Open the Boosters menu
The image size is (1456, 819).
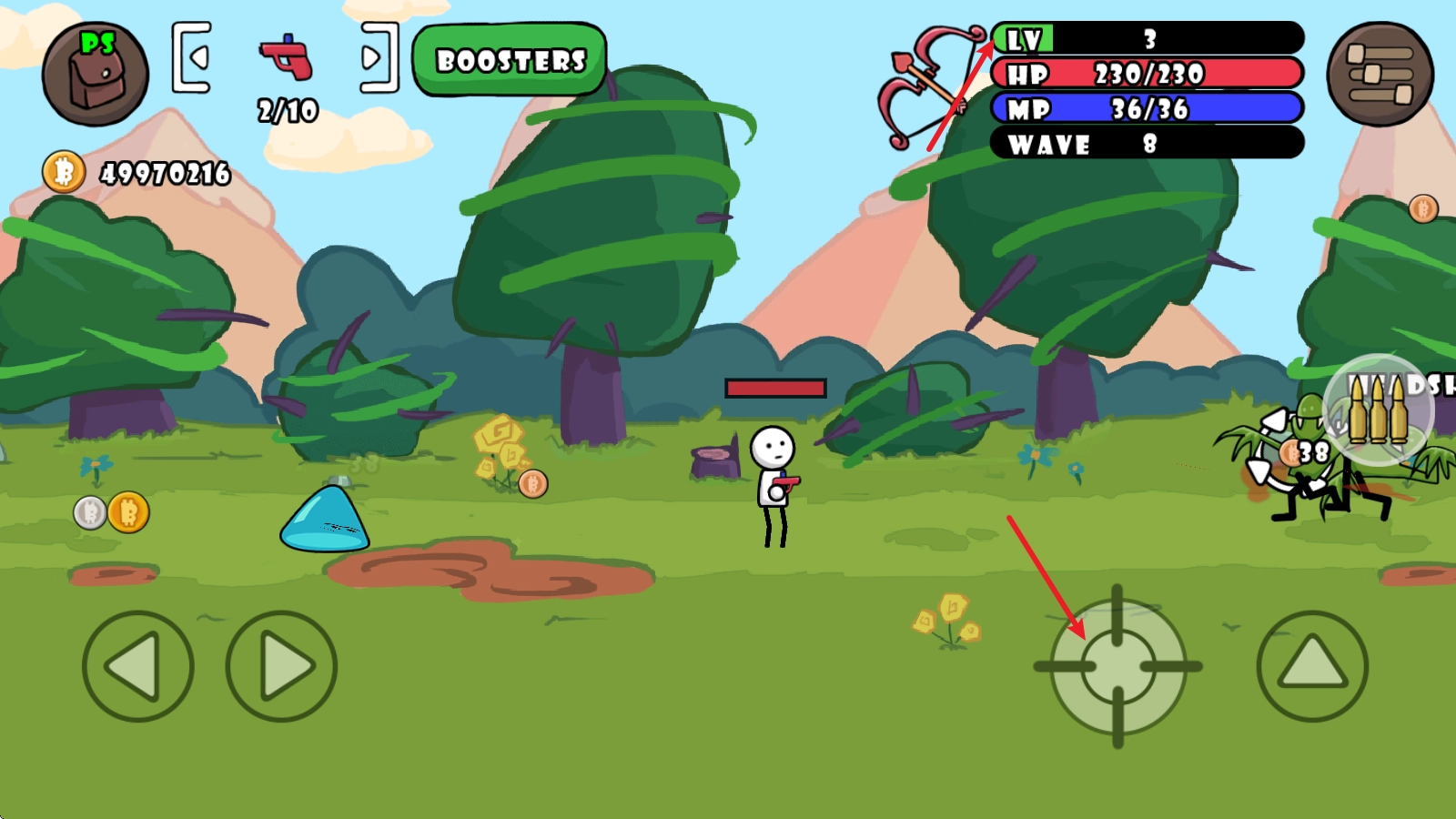(x=510, y=60)
